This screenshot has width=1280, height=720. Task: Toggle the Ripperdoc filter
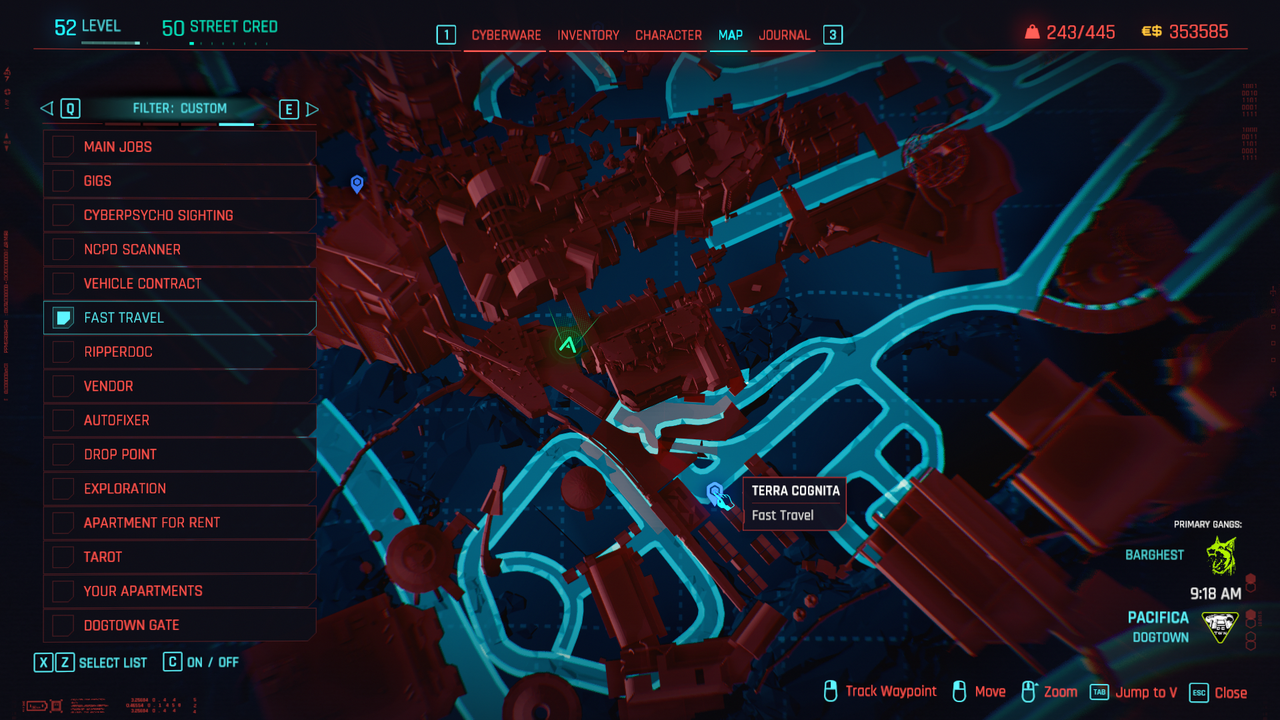(x=64, y=352)
